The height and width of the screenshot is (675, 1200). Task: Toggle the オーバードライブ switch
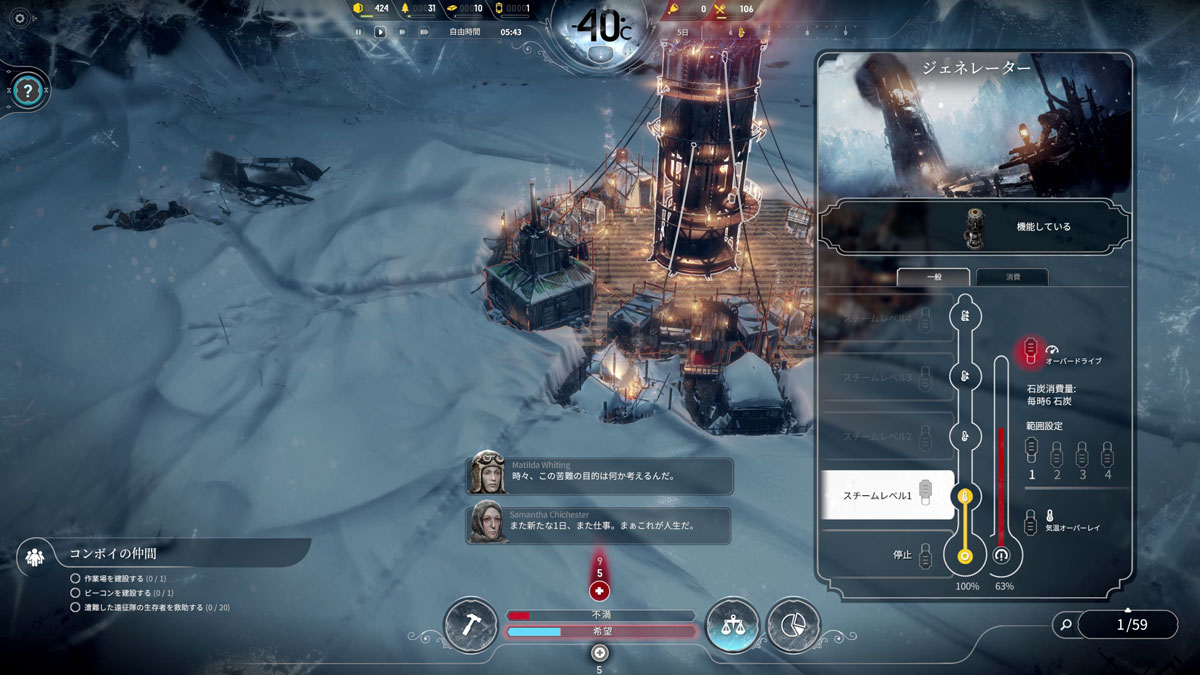[1030, 349]
